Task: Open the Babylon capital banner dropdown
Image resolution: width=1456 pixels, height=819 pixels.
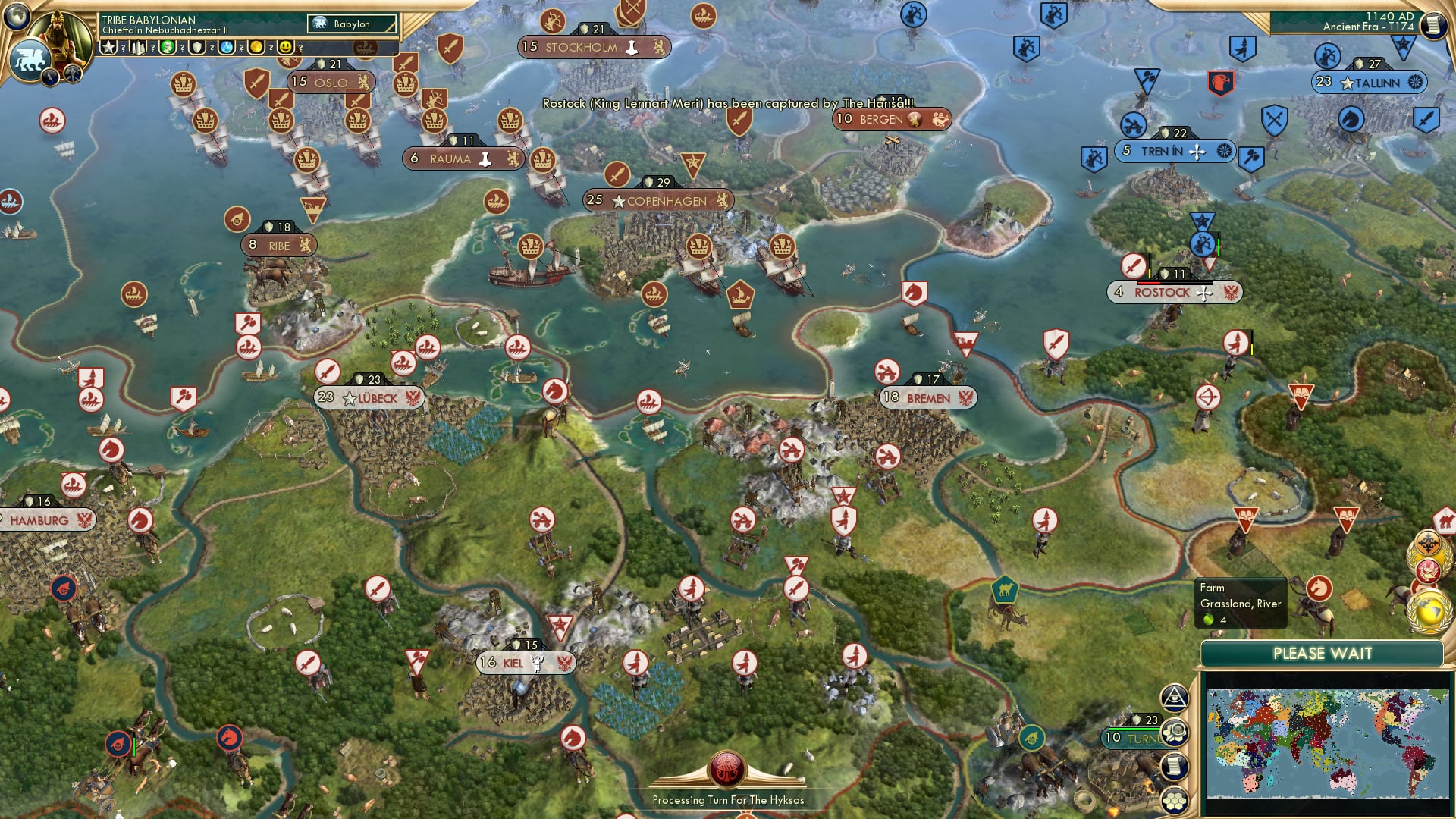Action: pyautogui.click(x=350, y=24)
